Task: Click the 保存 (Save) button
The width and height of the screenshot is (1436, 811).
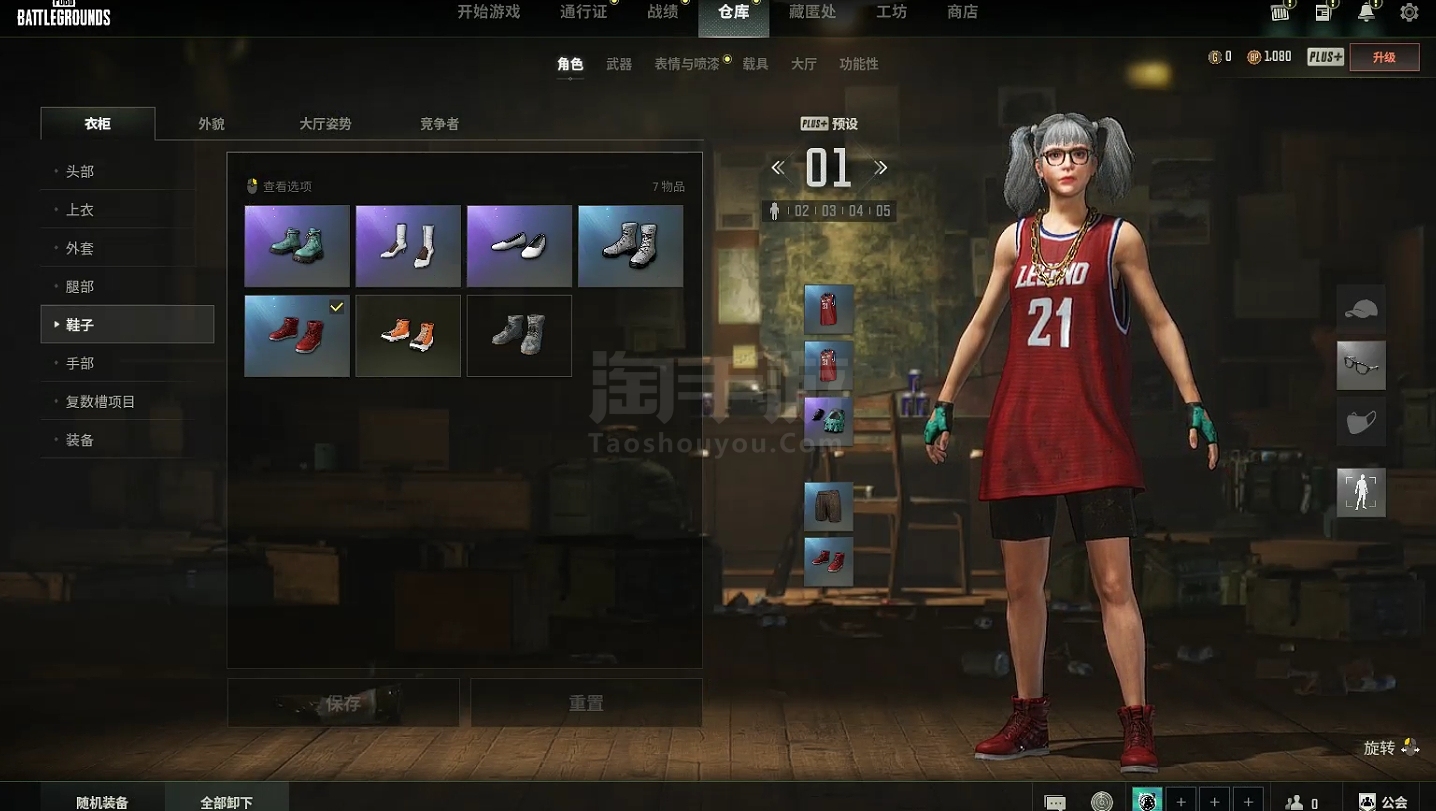Action: click(343, 703)
